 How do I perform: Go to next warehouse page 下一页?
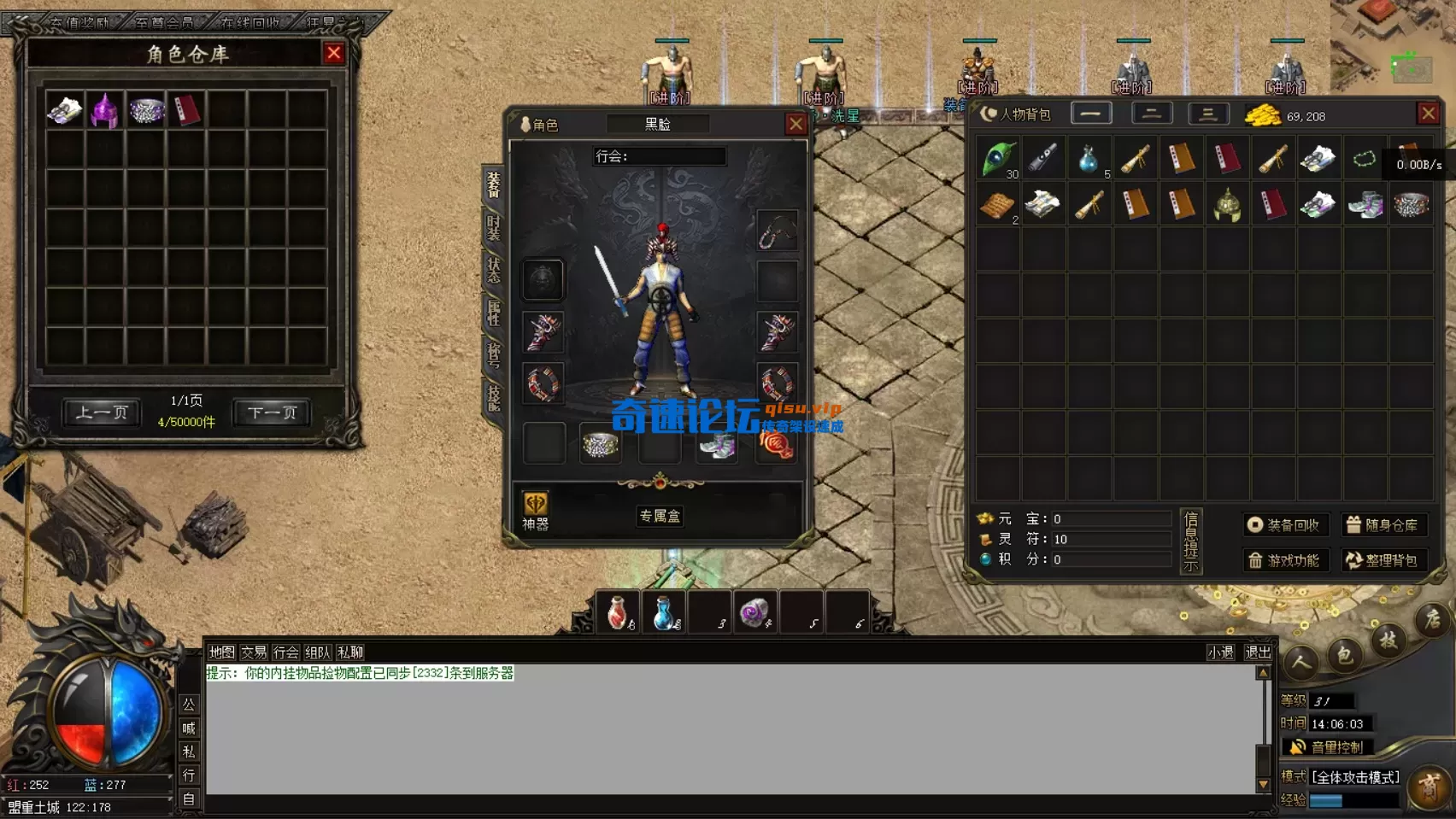click(272, 413)
